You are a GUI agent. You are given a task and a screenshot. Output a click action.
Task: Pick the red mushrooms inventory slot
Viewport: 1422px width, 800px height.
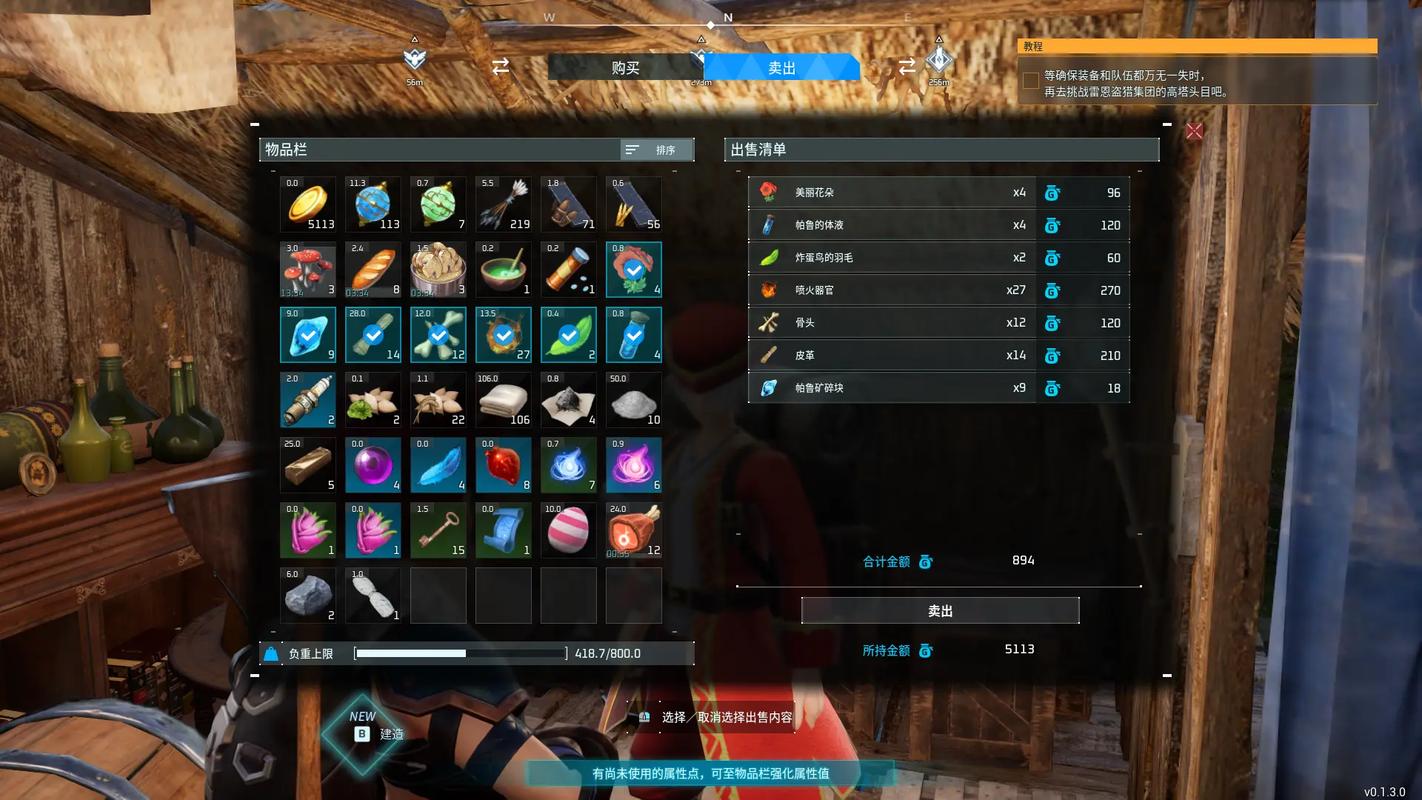point(308,269)
